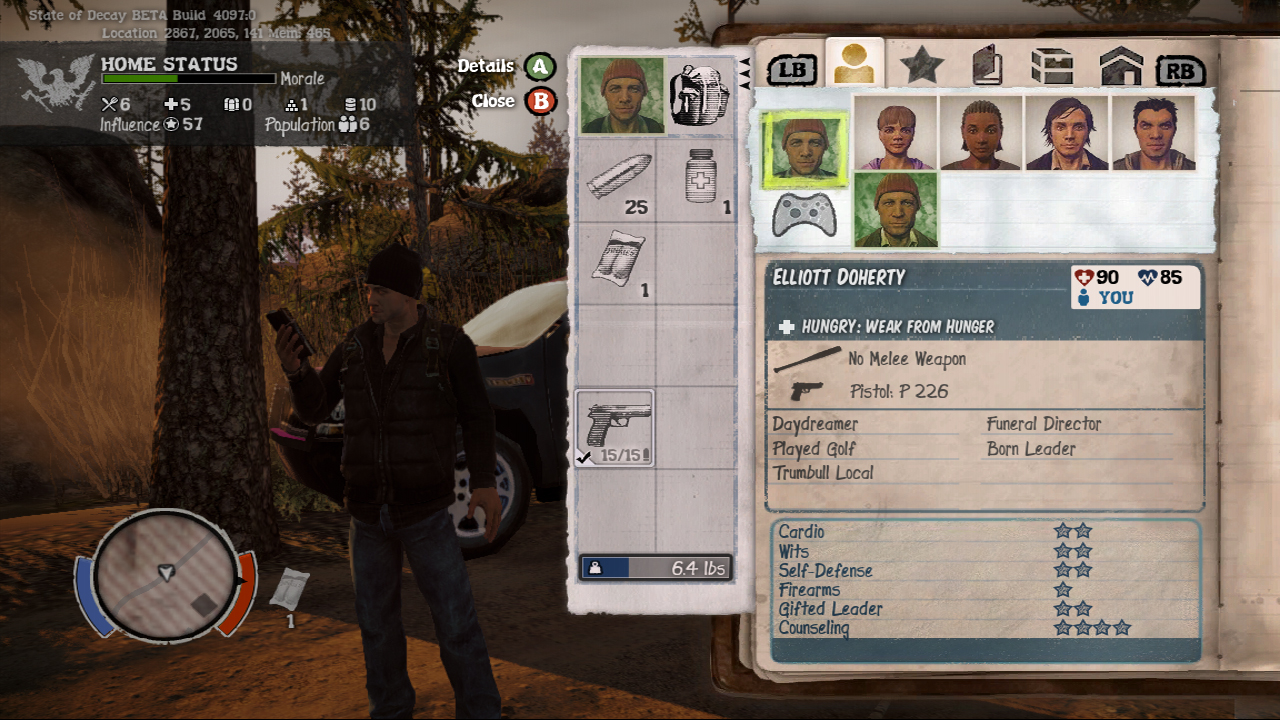Open the supply chest tab
Screen dimensions: 1280x720
(1052, 67)
